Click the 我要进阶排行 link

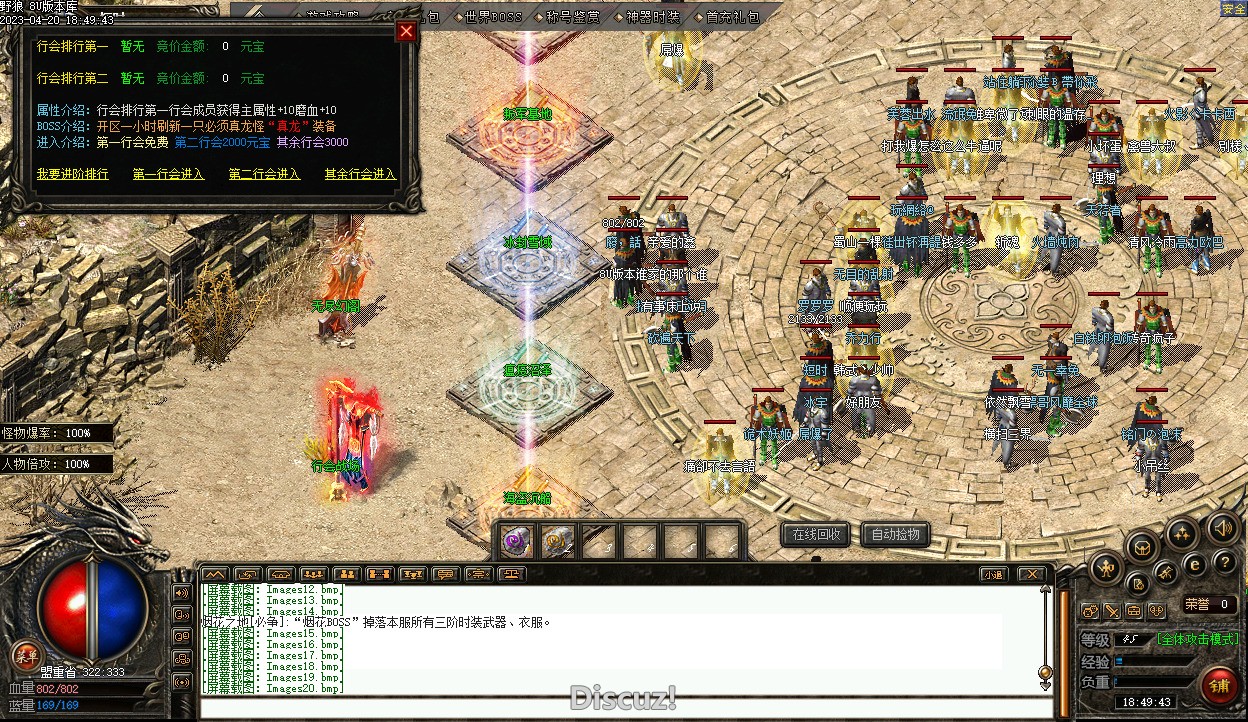click(x=73, y=174)
